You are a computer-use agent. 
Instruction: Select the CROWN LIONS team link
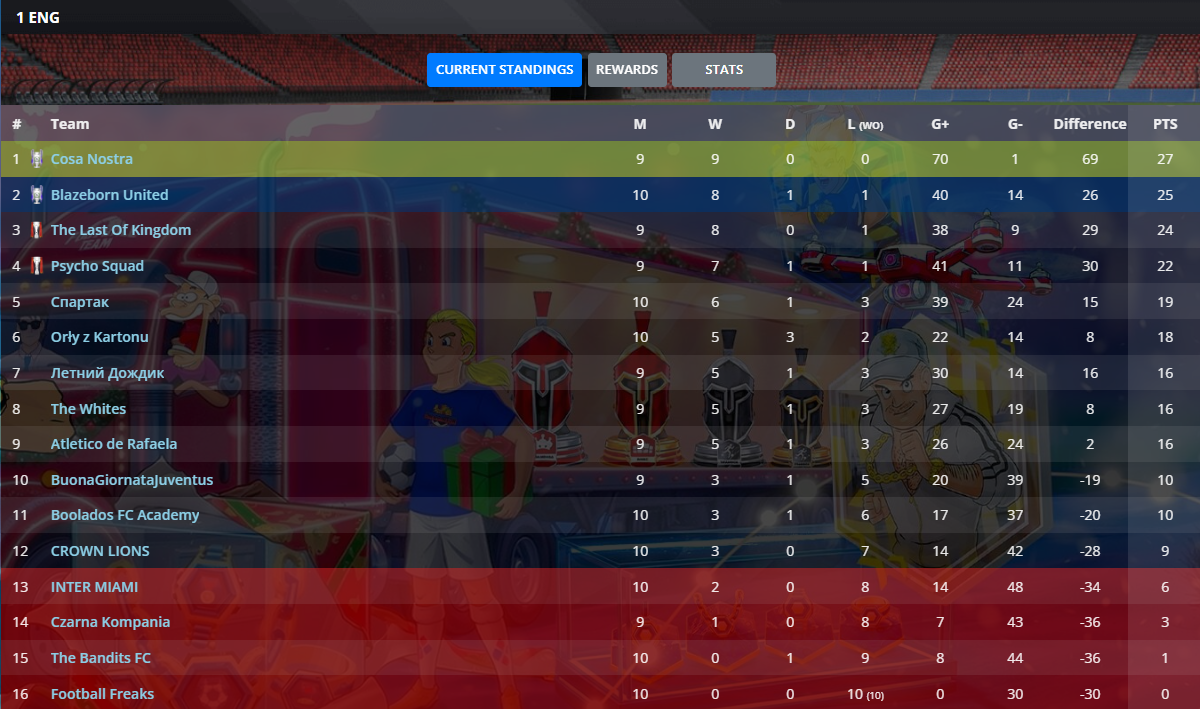click(100, 551)
